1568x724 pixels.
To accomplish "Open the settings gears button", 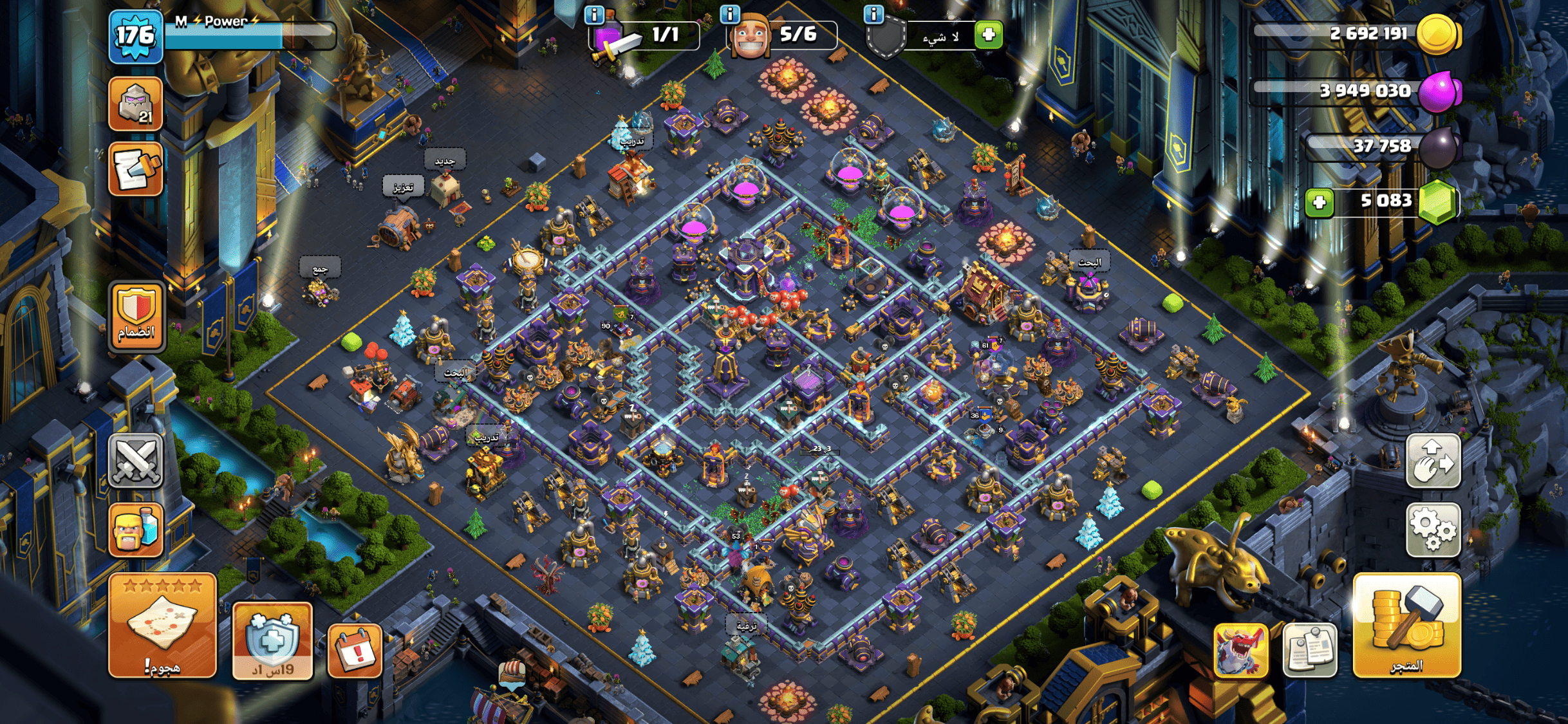I will [x=1433, y=529].
